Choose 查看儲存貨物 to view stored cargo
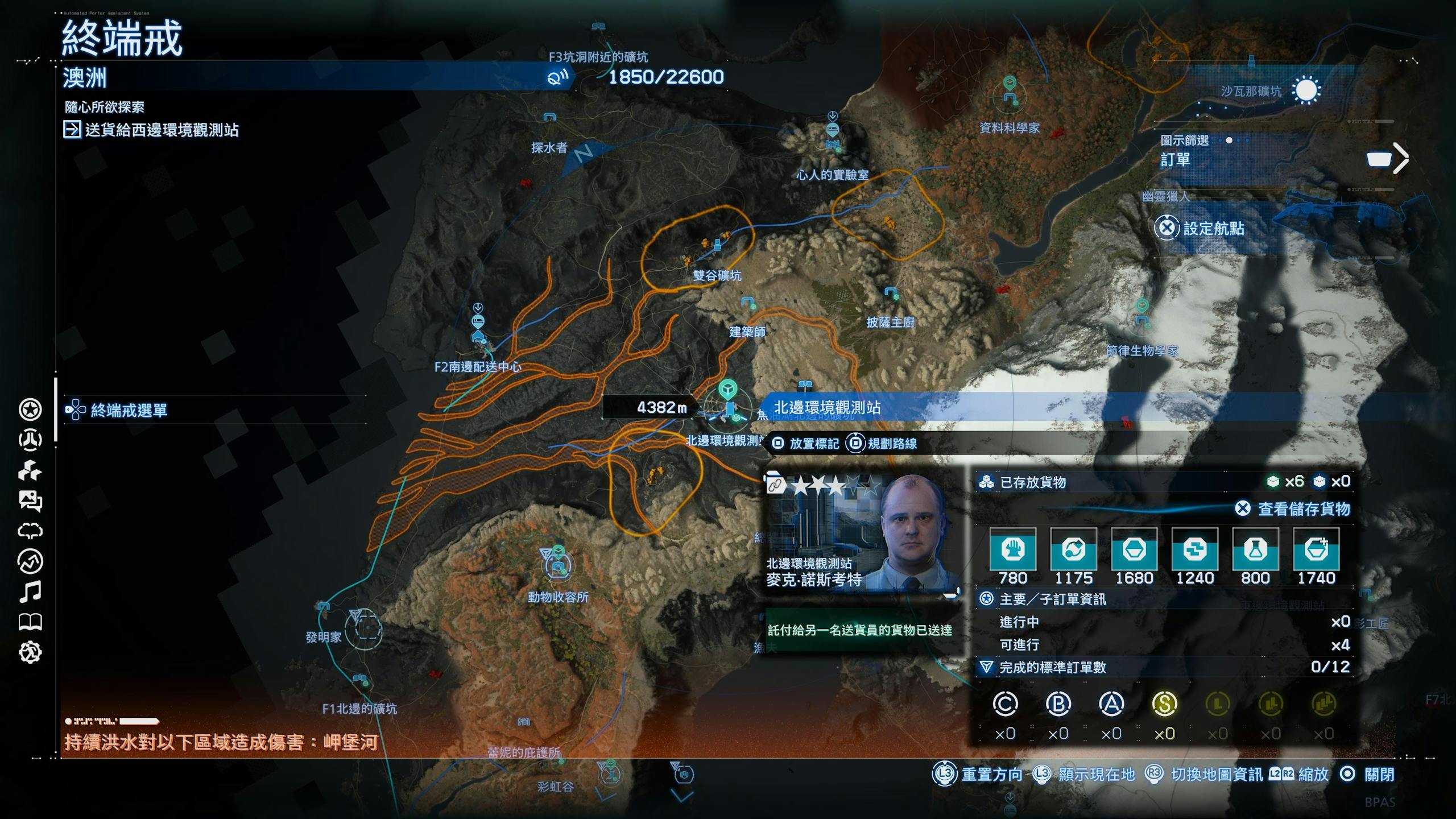Screen dimensions: 1456x819 pyautogui.click(x=1303, y=509)
